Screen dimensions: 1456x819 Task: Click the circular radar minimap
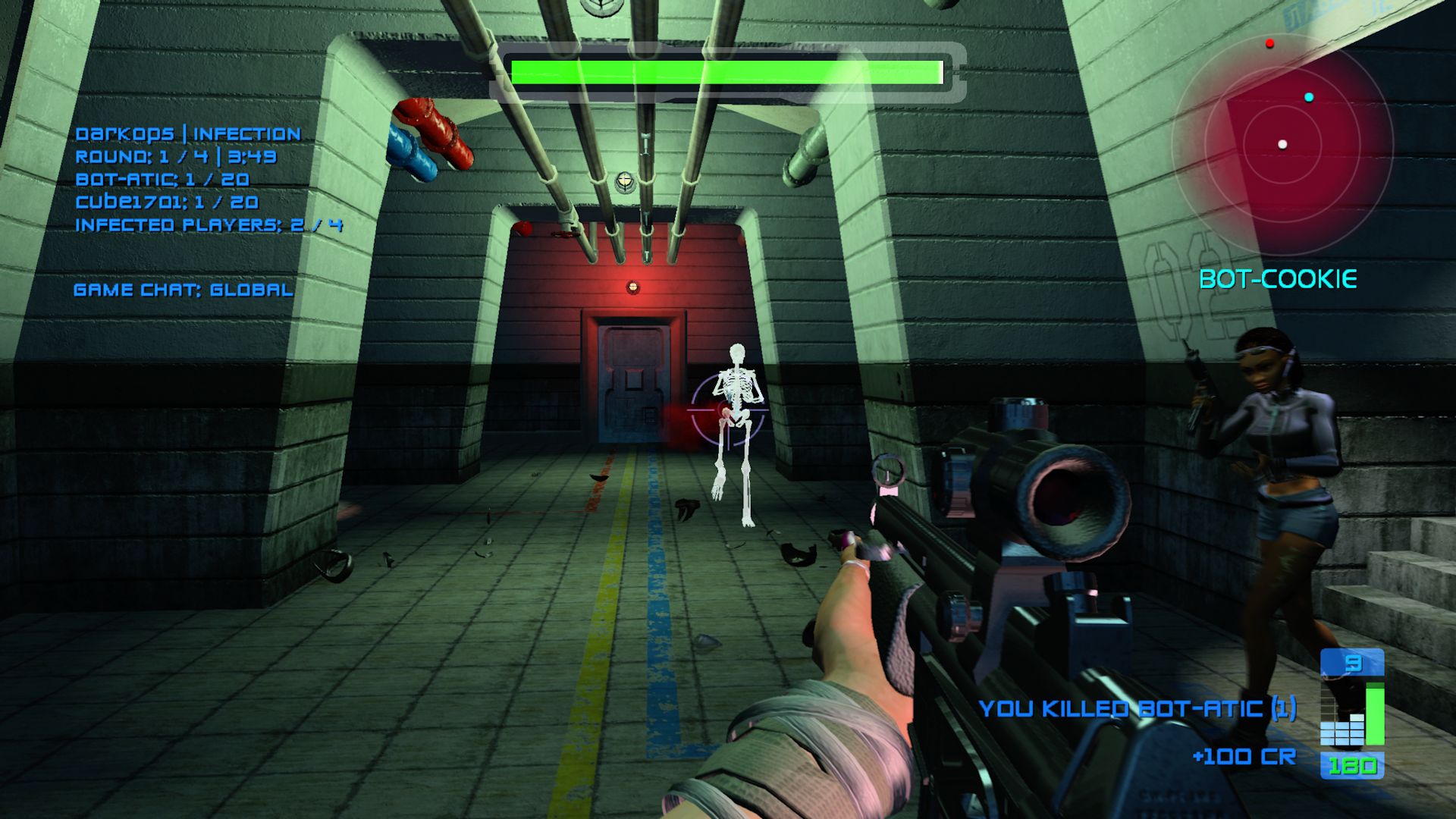1282,144
